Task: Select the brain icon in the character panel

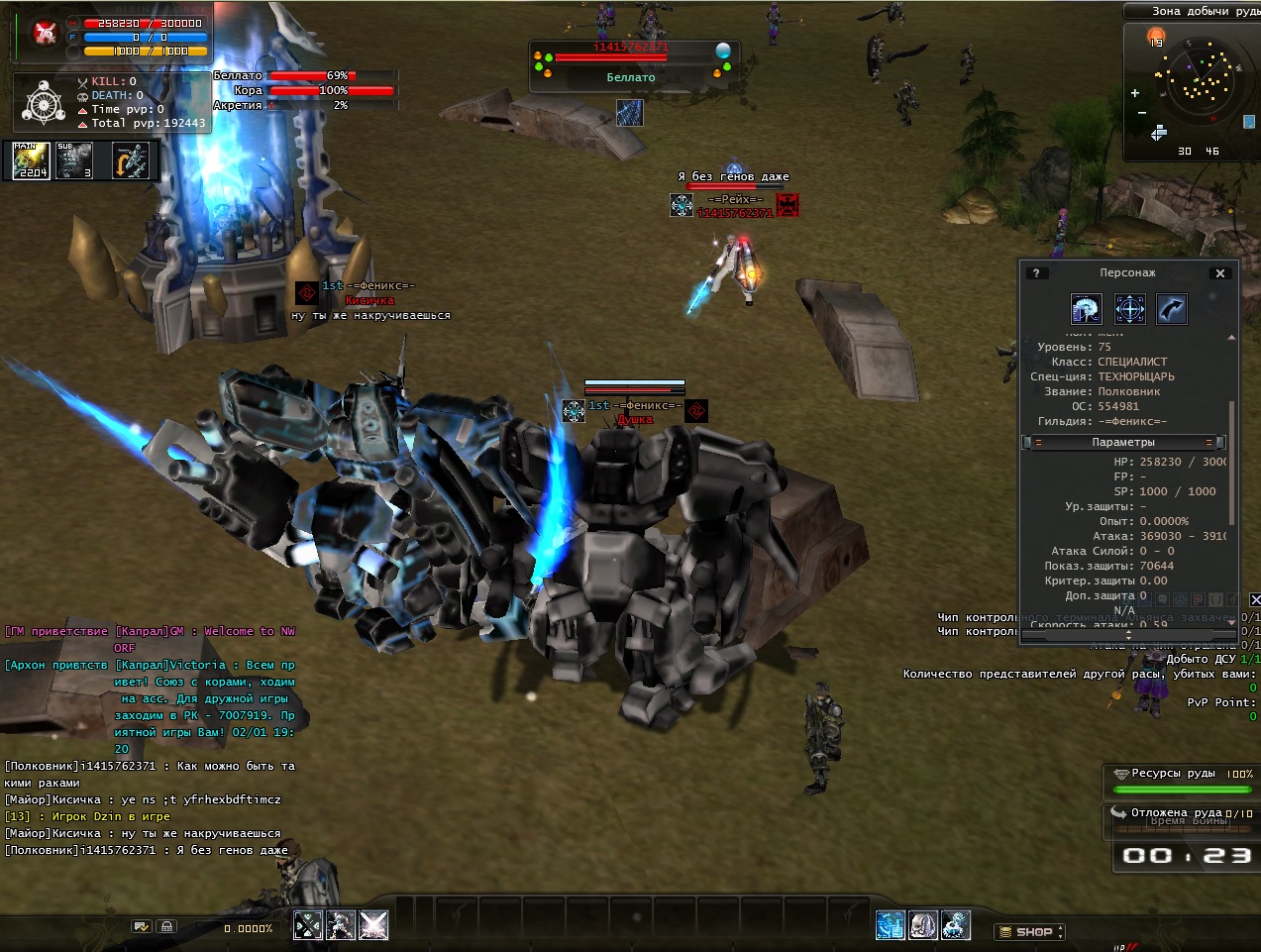Action: click(1087, 309)
